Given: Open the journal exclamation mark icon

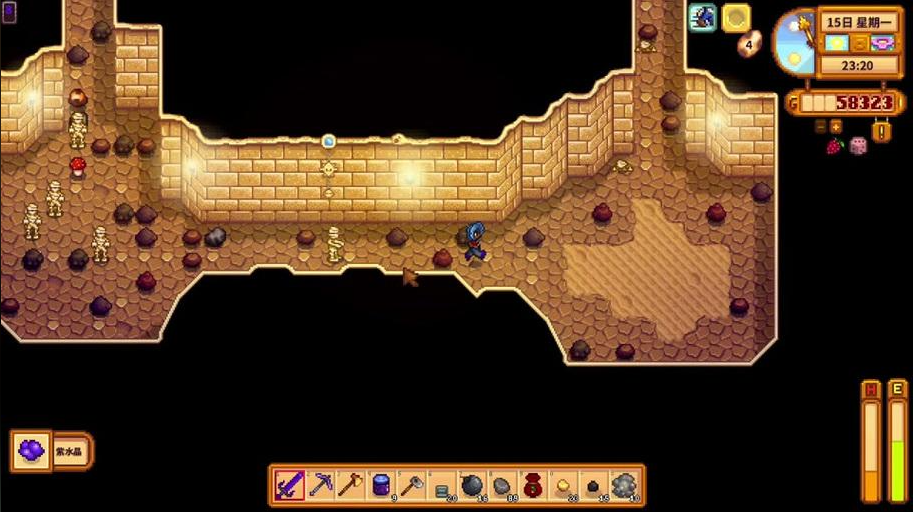Looking at the screenshot, I should 882,130.
